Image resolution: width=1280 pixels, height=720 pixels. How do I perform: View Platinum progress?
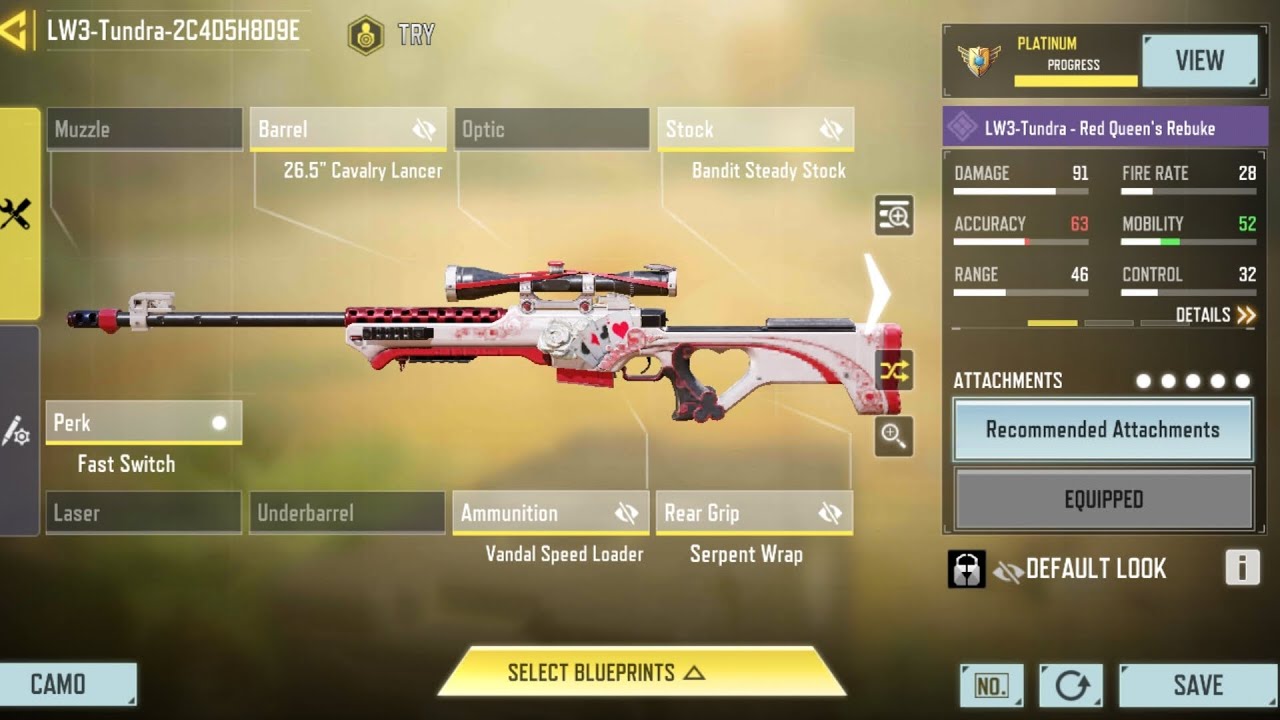(1199, 61)
